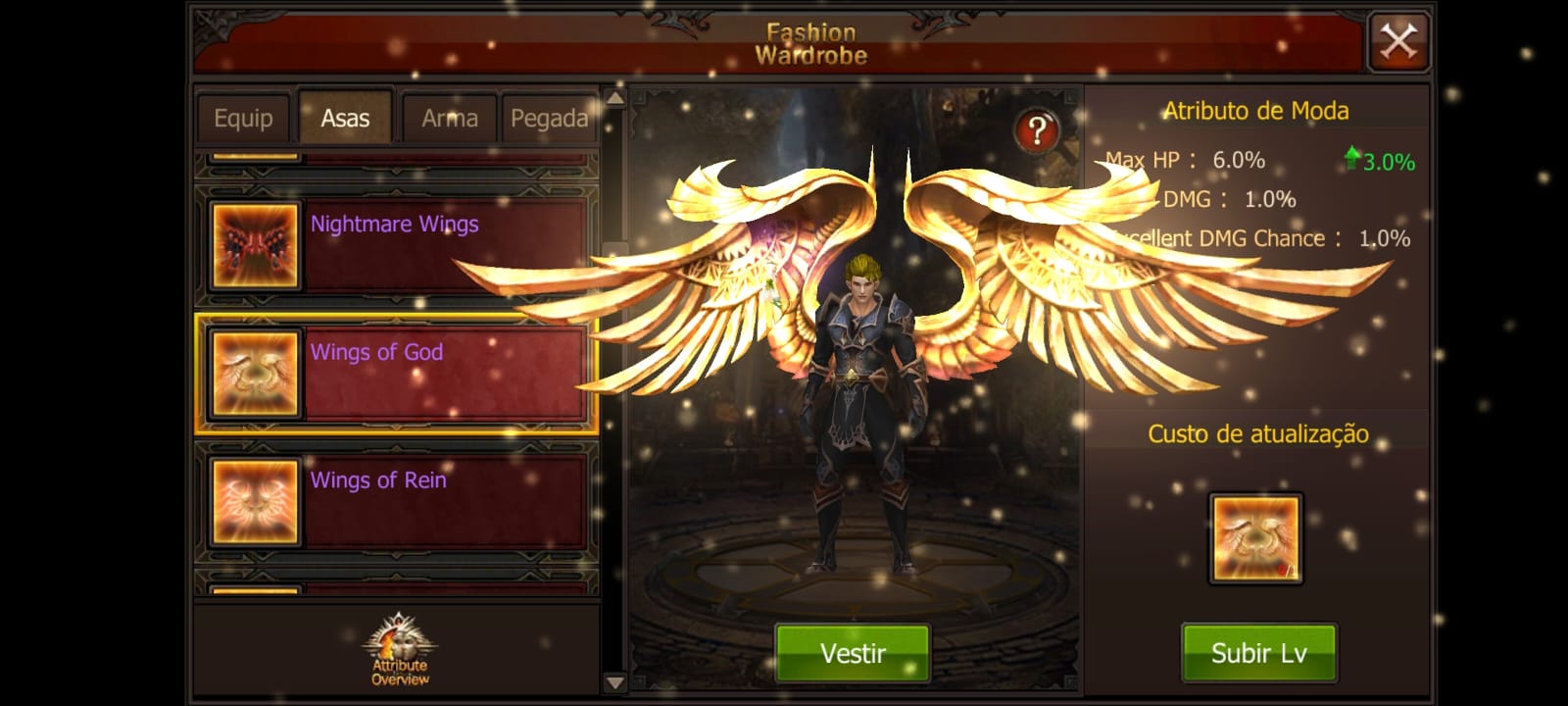This screenshot has height=706, width=1568.
Task: Close the Fashion Wardrobe window
Action: click(x=1397, y=42)
